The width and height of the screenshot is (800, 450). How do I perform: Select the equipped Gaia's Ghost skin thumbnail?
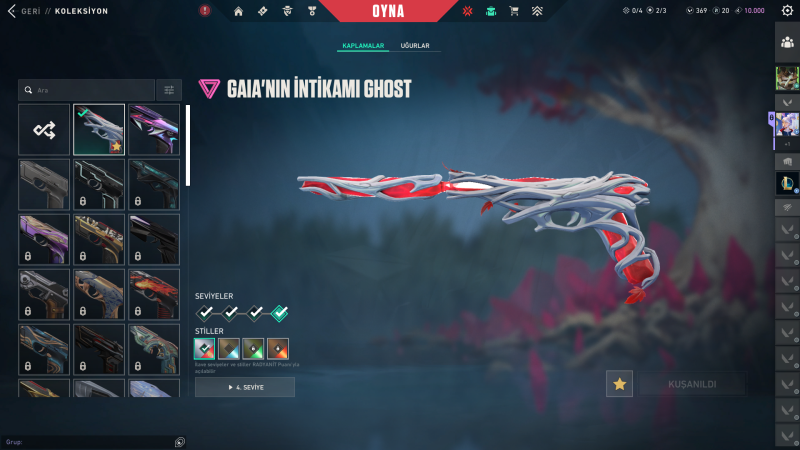click(x=99, y=130)
